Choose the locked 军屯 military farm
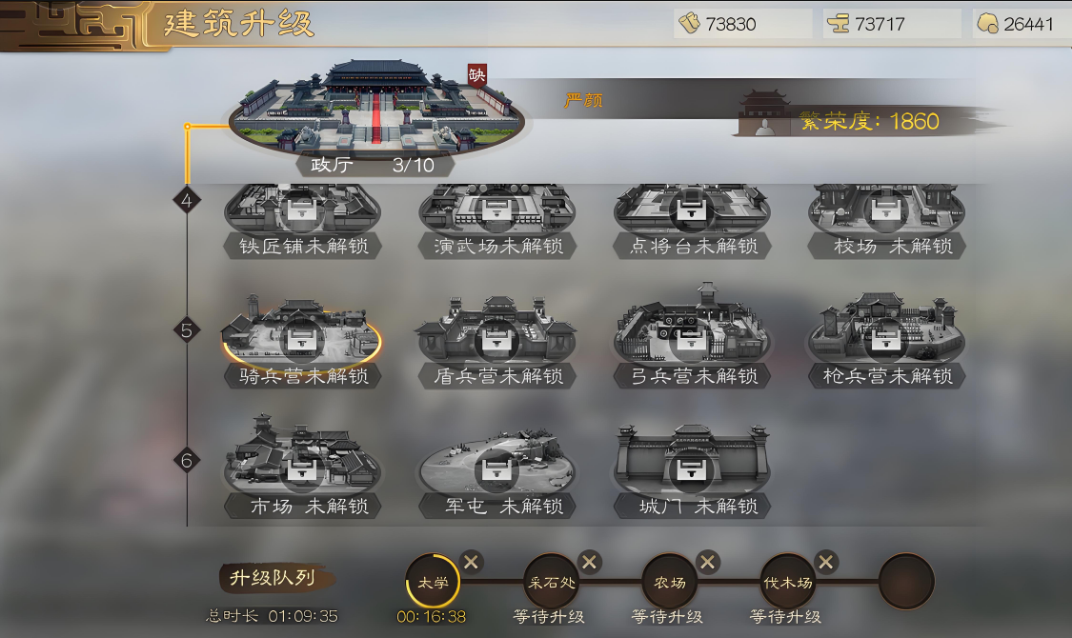The height and width of the screenshot is (638, 1072). (x=497, y=464)
